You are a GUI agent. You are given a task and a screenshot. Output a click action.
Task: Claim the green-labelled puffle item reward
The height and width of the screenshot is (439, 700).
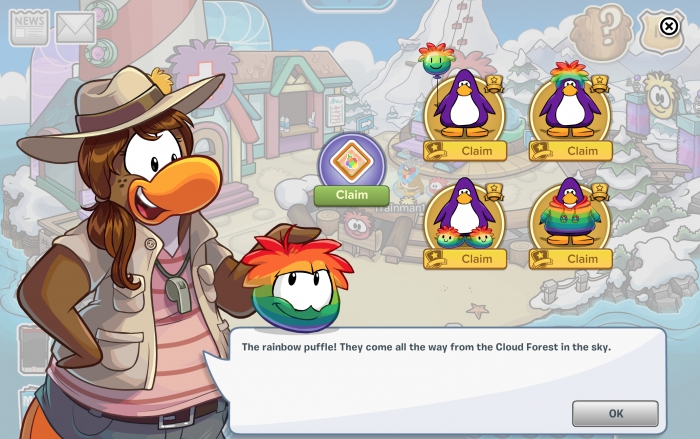click(x=351, y=195)
